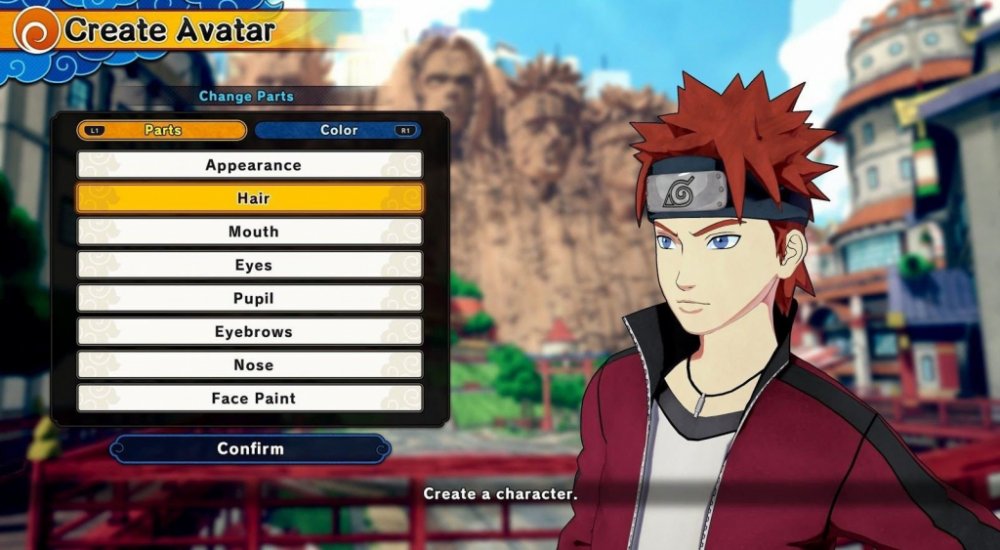Select the Eyes menu entry

click(x=250, y=265)
